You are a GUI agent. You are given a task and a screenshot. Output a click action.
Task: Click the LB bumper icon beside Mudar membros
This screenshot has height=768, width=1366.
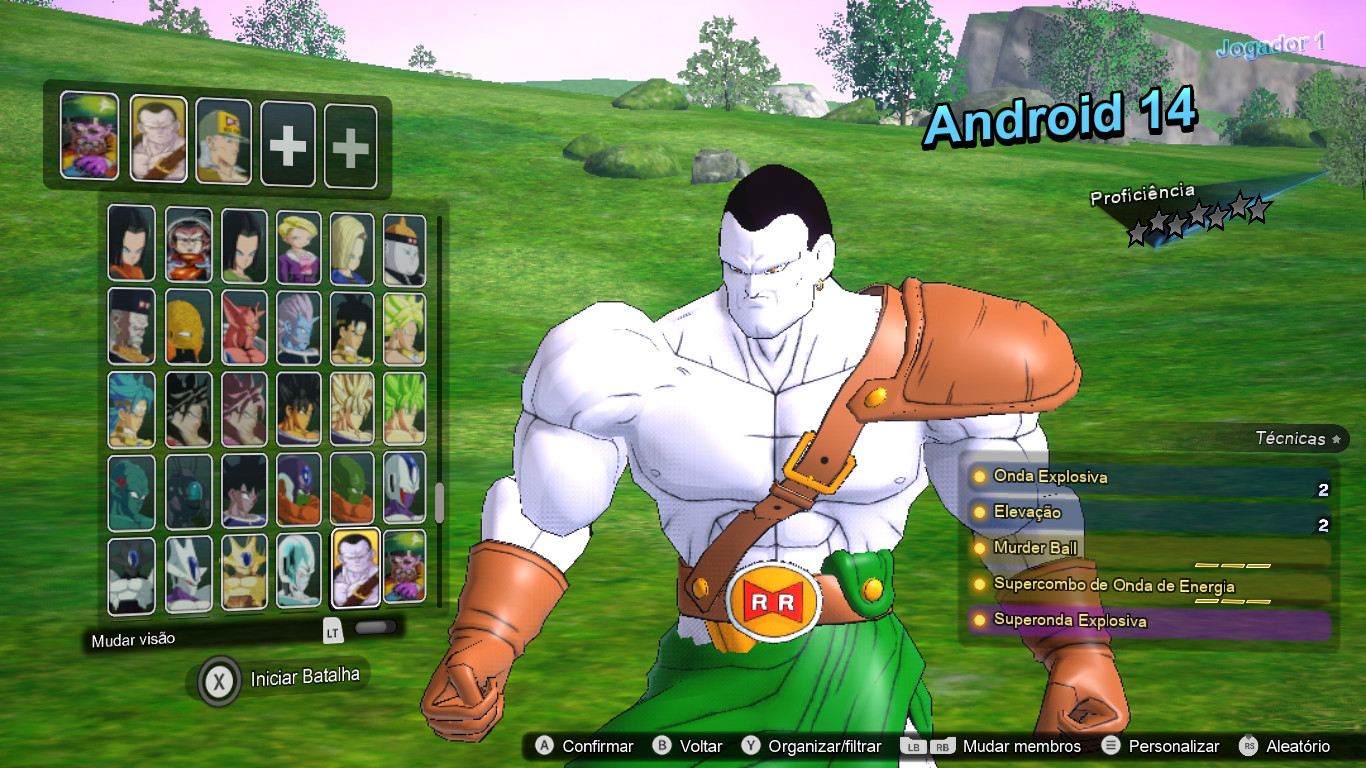pyautogui.click(x=911, y=746)
